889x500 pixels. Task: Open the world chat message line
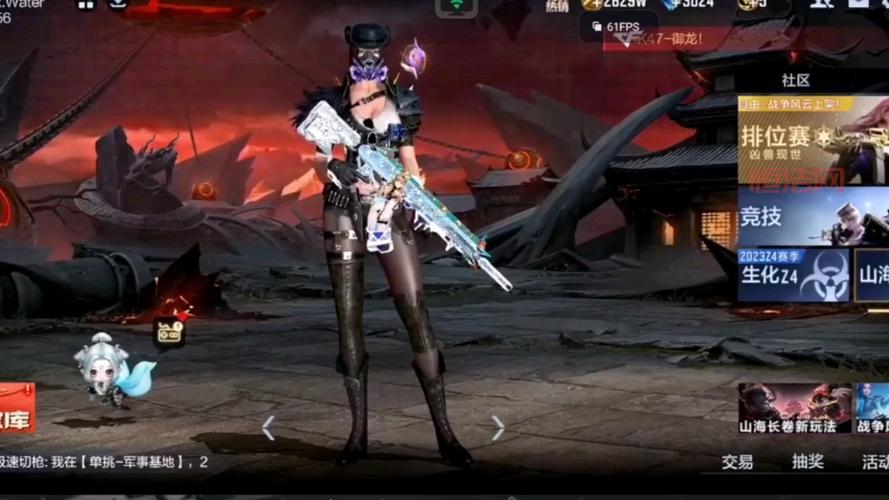click(x=105, y=462)
